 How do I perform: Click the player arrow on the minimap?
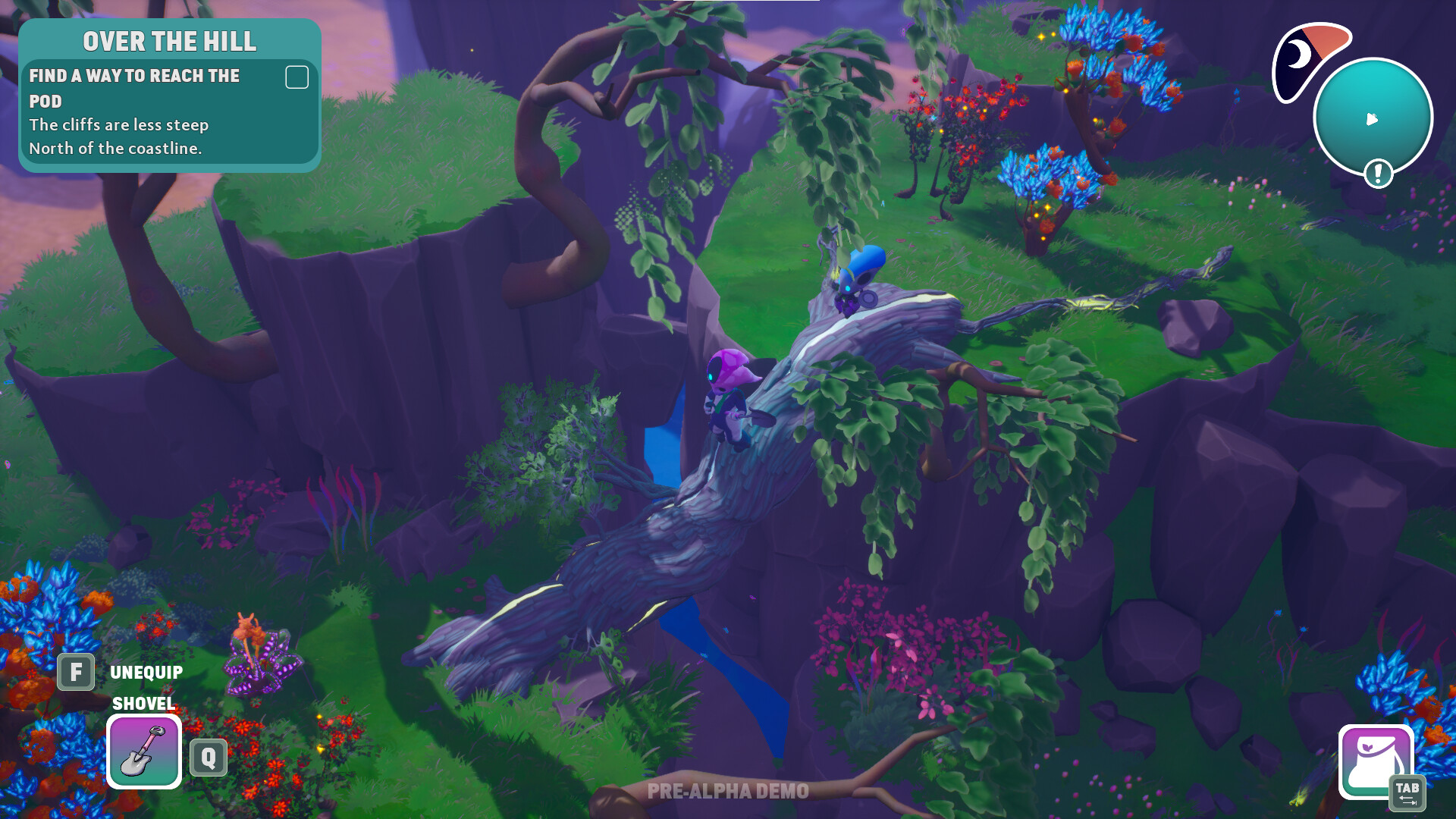pyautogui.click(x=1370, y=120)
